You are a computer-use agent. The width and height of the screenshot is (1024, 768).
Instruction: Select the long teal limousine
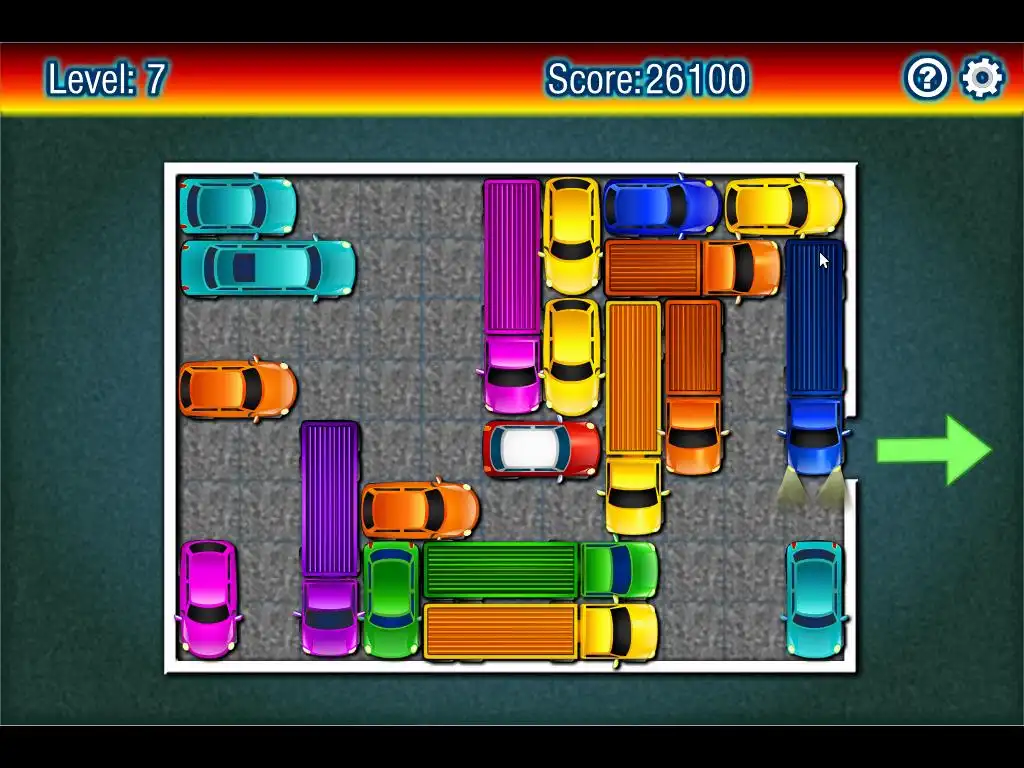268,268
